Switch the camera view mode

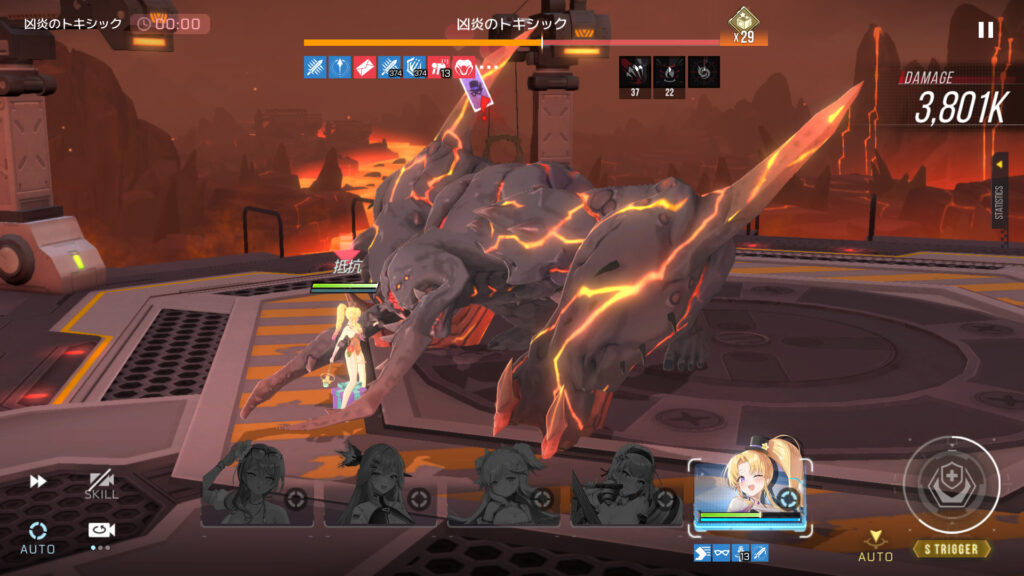click(x=100, y=532)
